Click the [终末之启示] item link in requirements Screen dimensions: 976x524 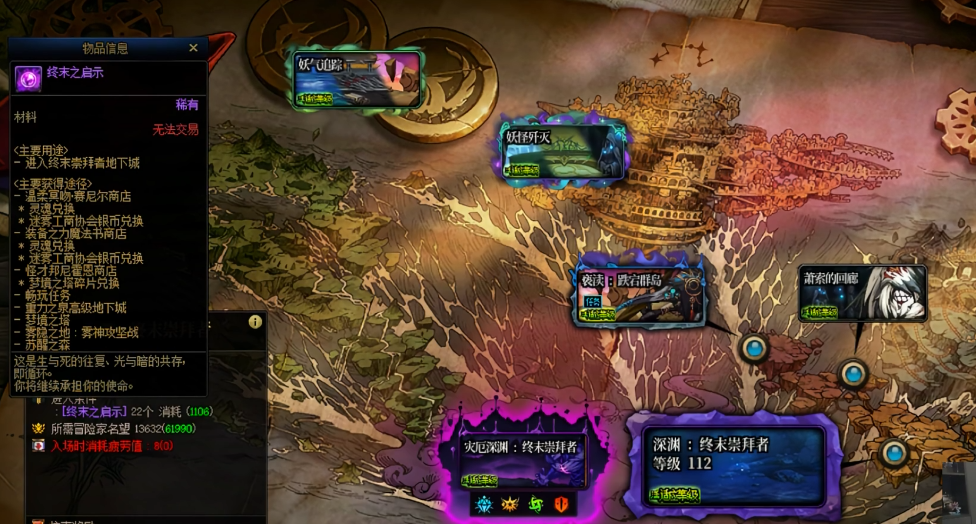[94, 411]
